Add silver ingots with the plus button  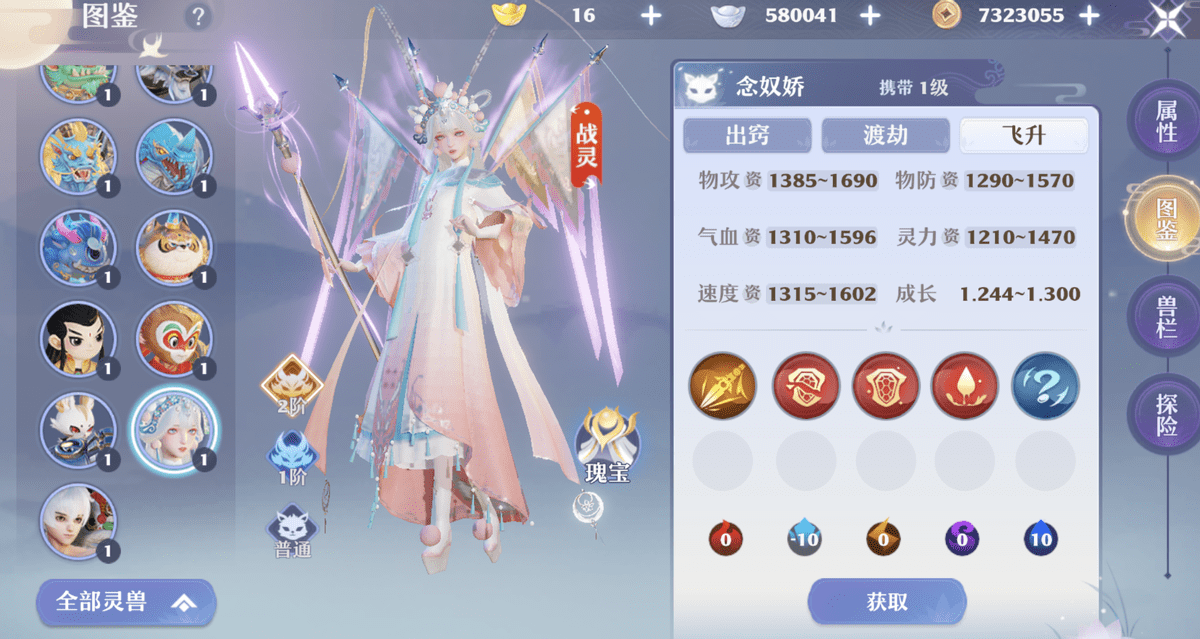870,15
